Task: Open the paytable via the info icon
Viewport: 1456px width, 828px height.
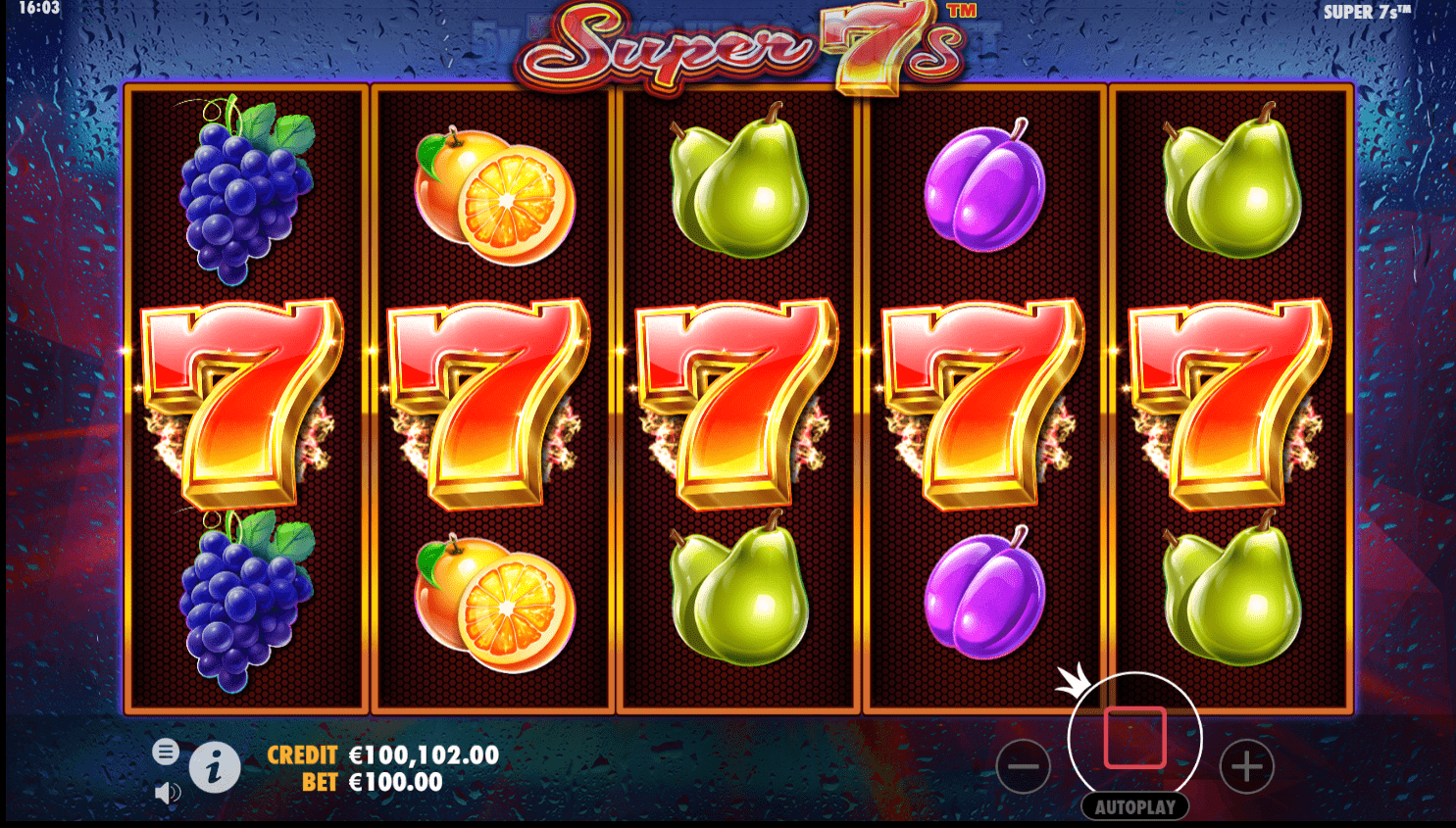Action: click(215, 767)
